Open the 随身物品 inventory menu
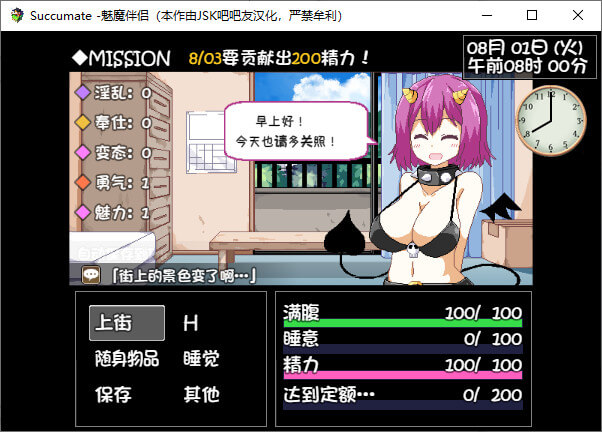602x432 pixels. [126, 358]
